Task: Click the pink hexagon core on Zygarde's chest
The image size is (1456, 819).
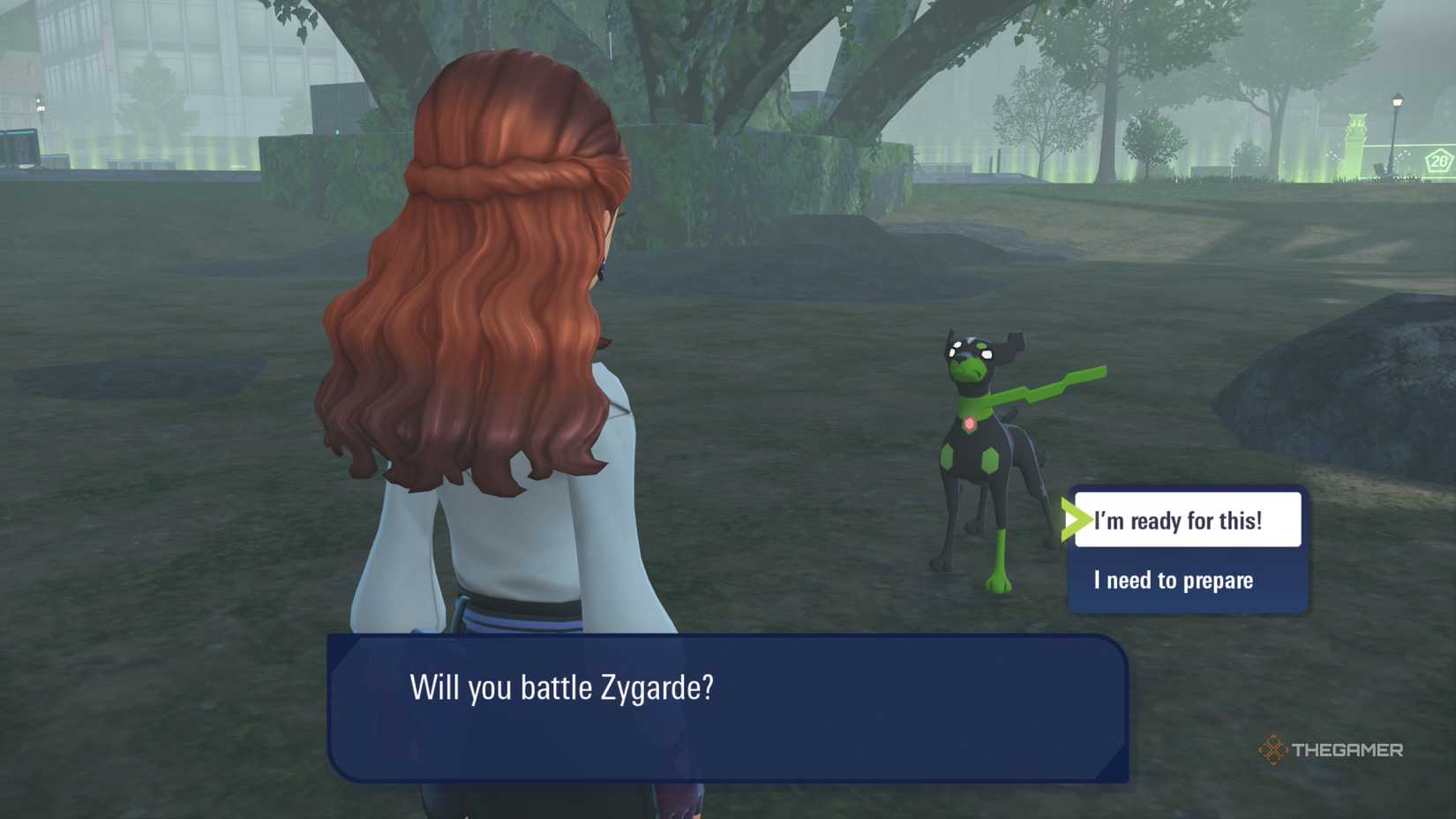Action: [x=971, y=424]
